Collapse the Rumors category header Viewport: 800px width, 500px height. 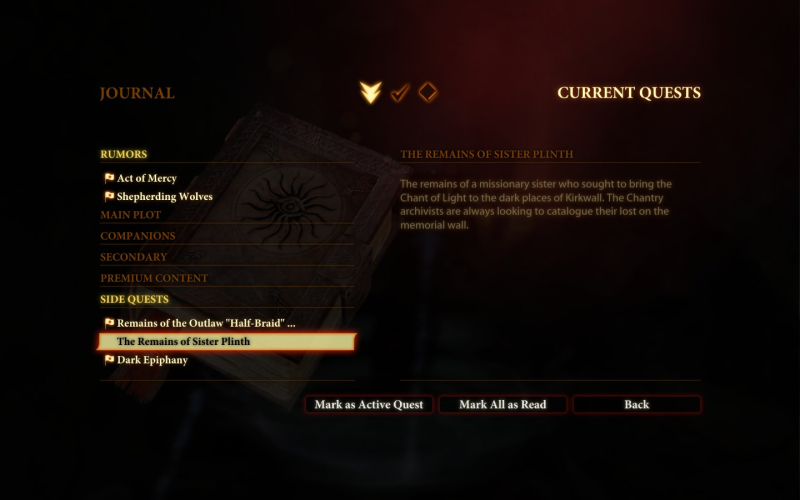point(124,154)
